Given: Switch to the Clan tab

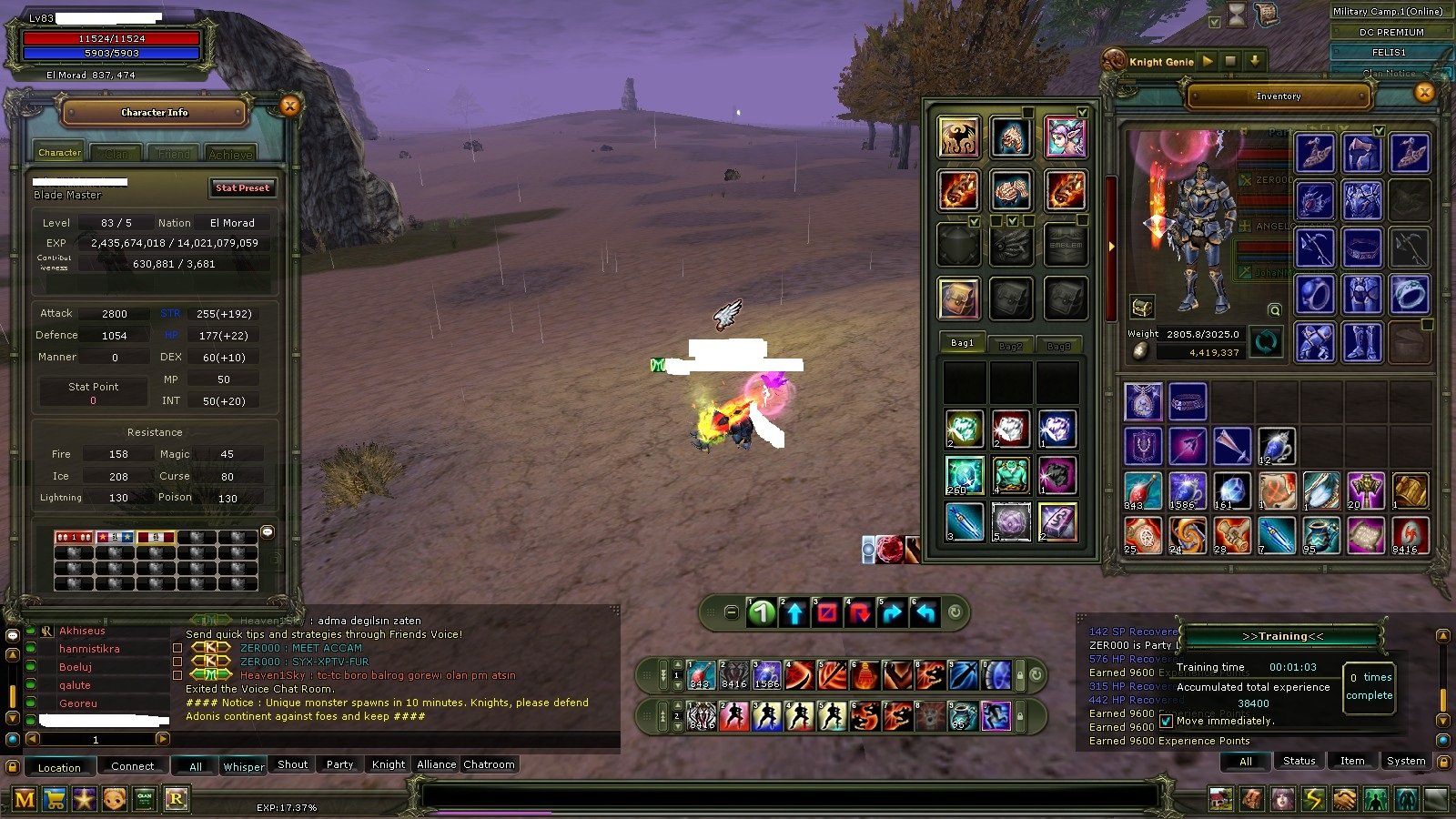Looking at the screenshot, I should point(116,154).
